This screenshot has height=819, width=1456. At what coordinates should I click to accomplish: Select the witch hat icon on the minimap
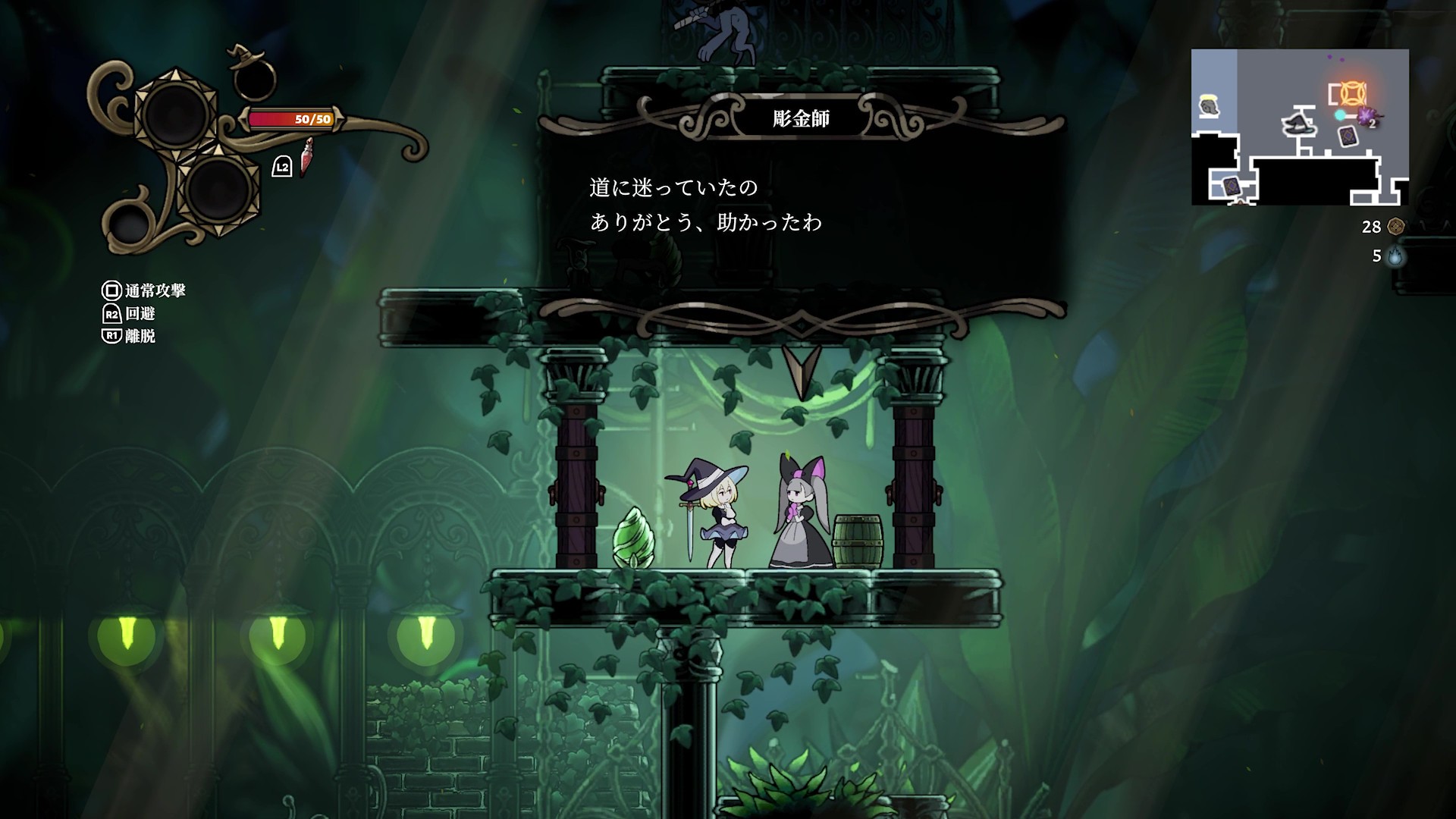(x=1300, y=126)
